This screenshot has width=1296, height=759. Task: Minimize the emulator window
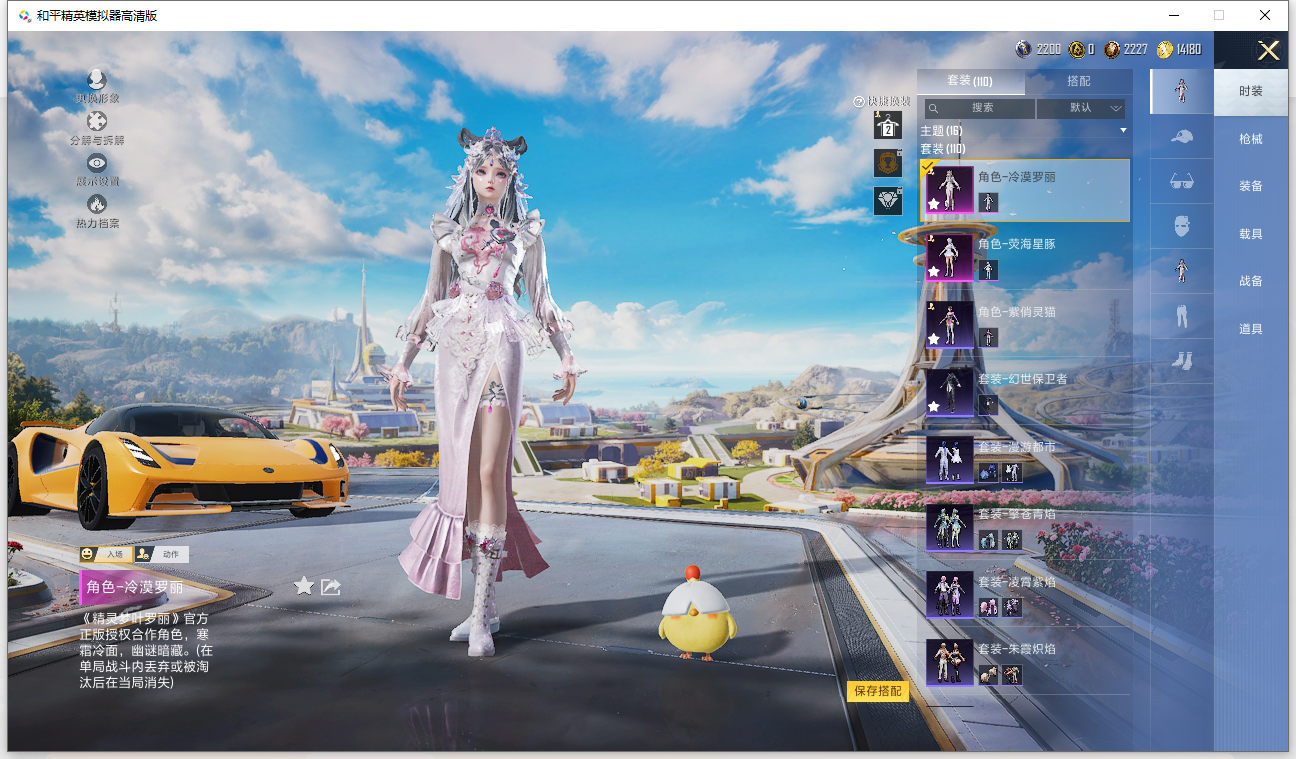[x=1172, y=15]
